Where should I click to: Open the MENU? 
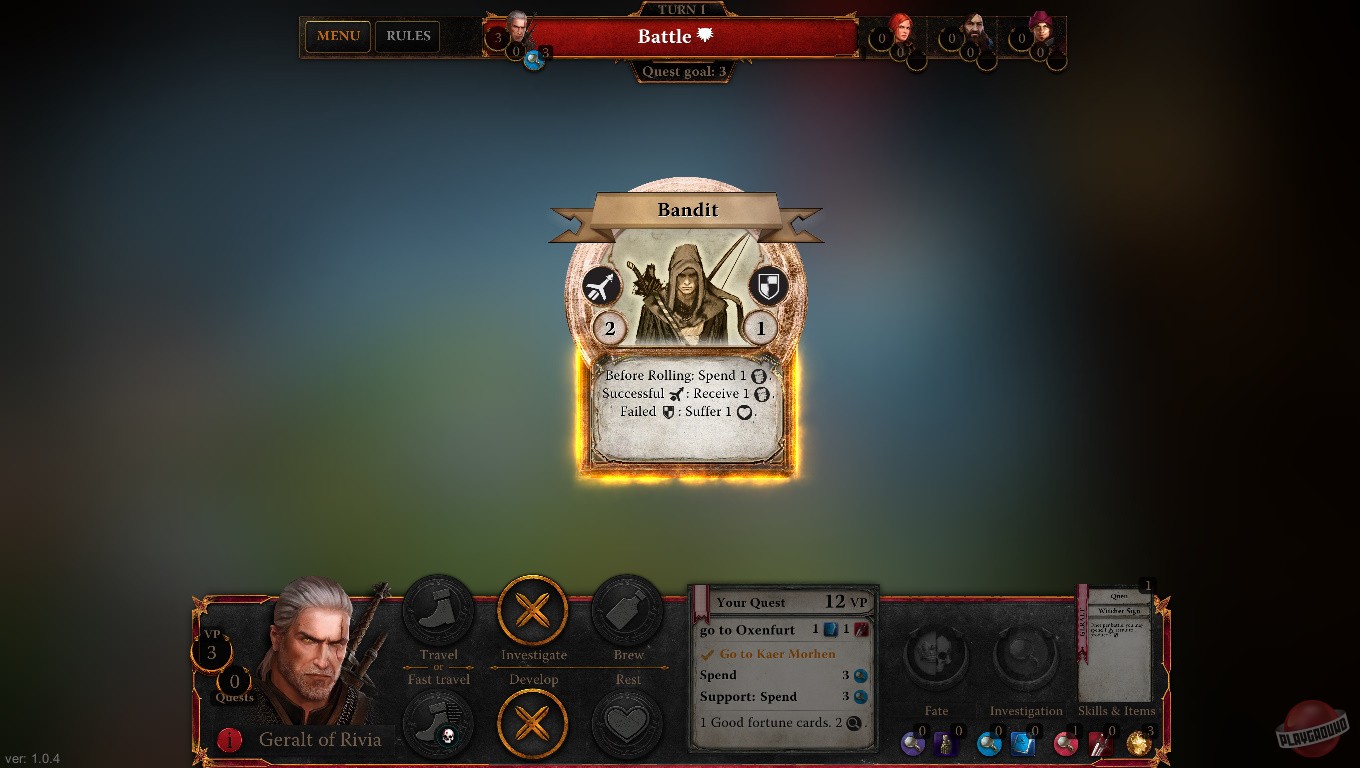coord(337,36)
